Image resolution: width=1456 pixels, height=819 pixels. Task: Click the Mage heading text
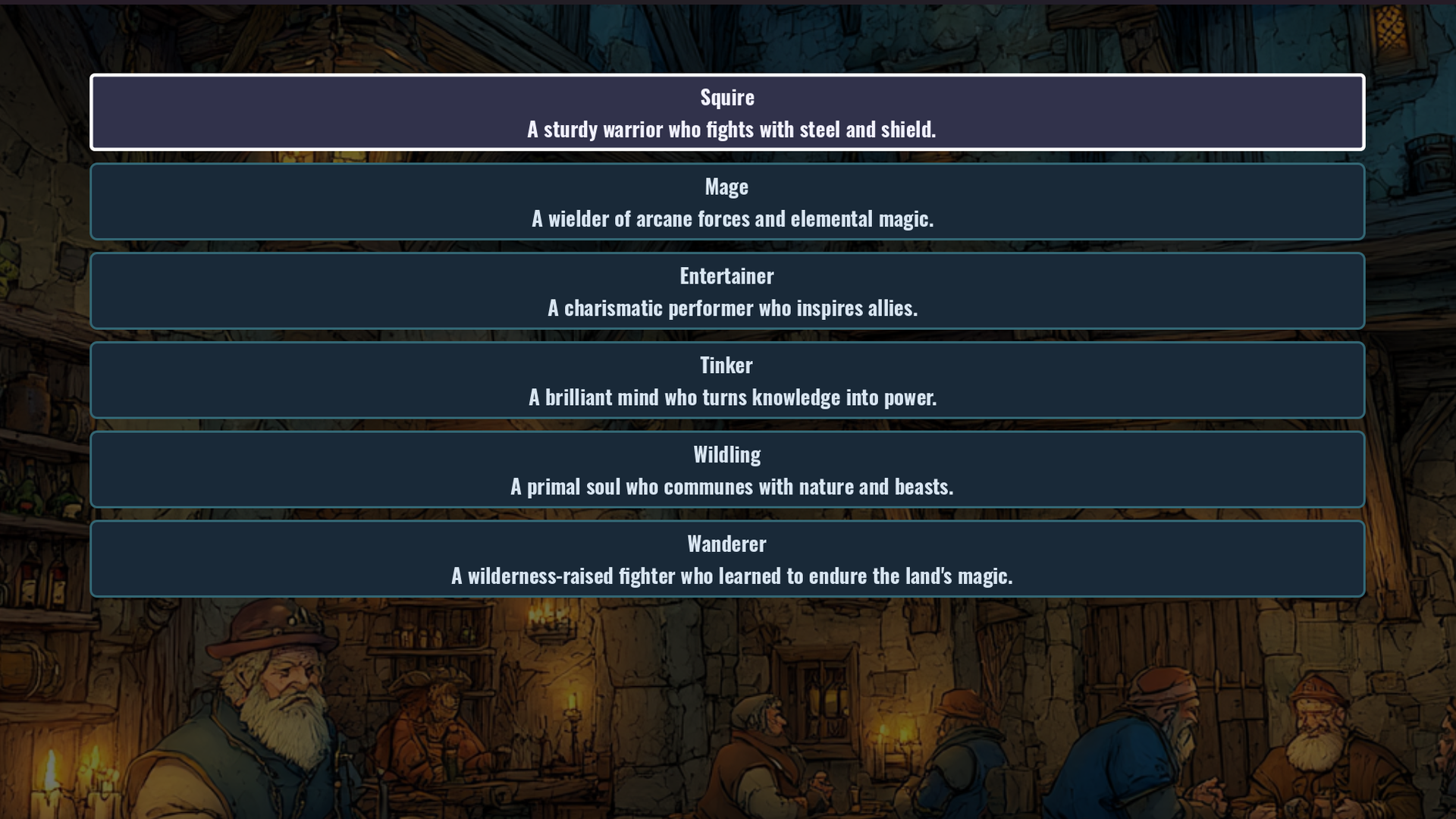click(x=726, y=186)
